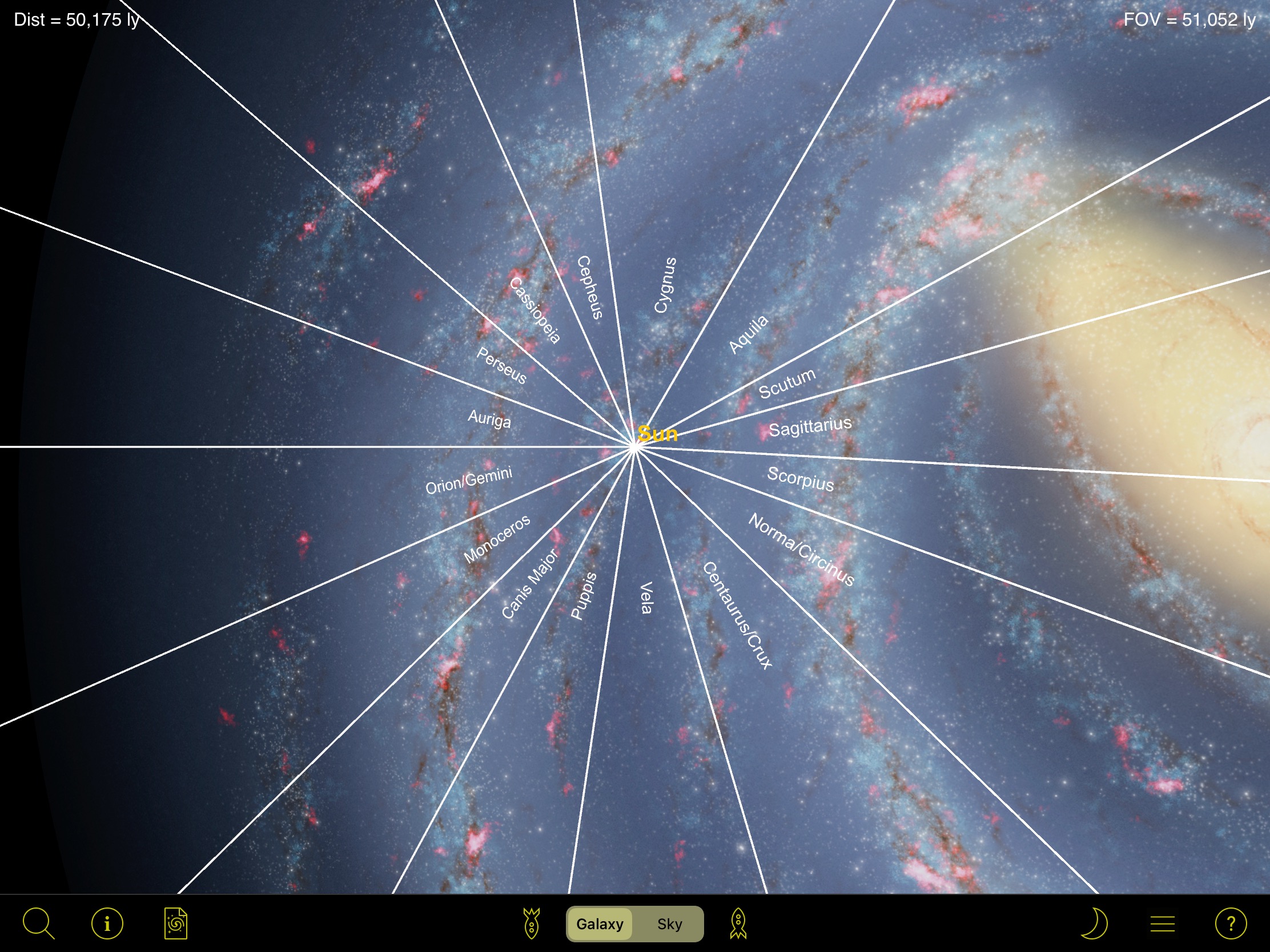
Task: Switch to the Sky view
Action: (669, 924)
